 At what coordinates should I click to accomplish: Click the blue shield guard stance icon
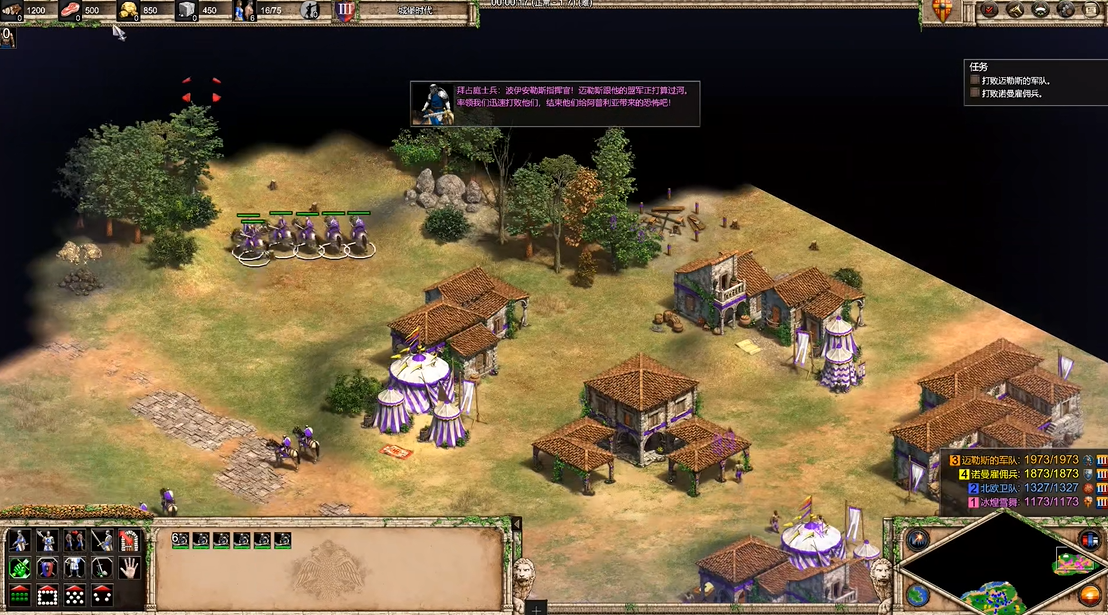point(46,568)
